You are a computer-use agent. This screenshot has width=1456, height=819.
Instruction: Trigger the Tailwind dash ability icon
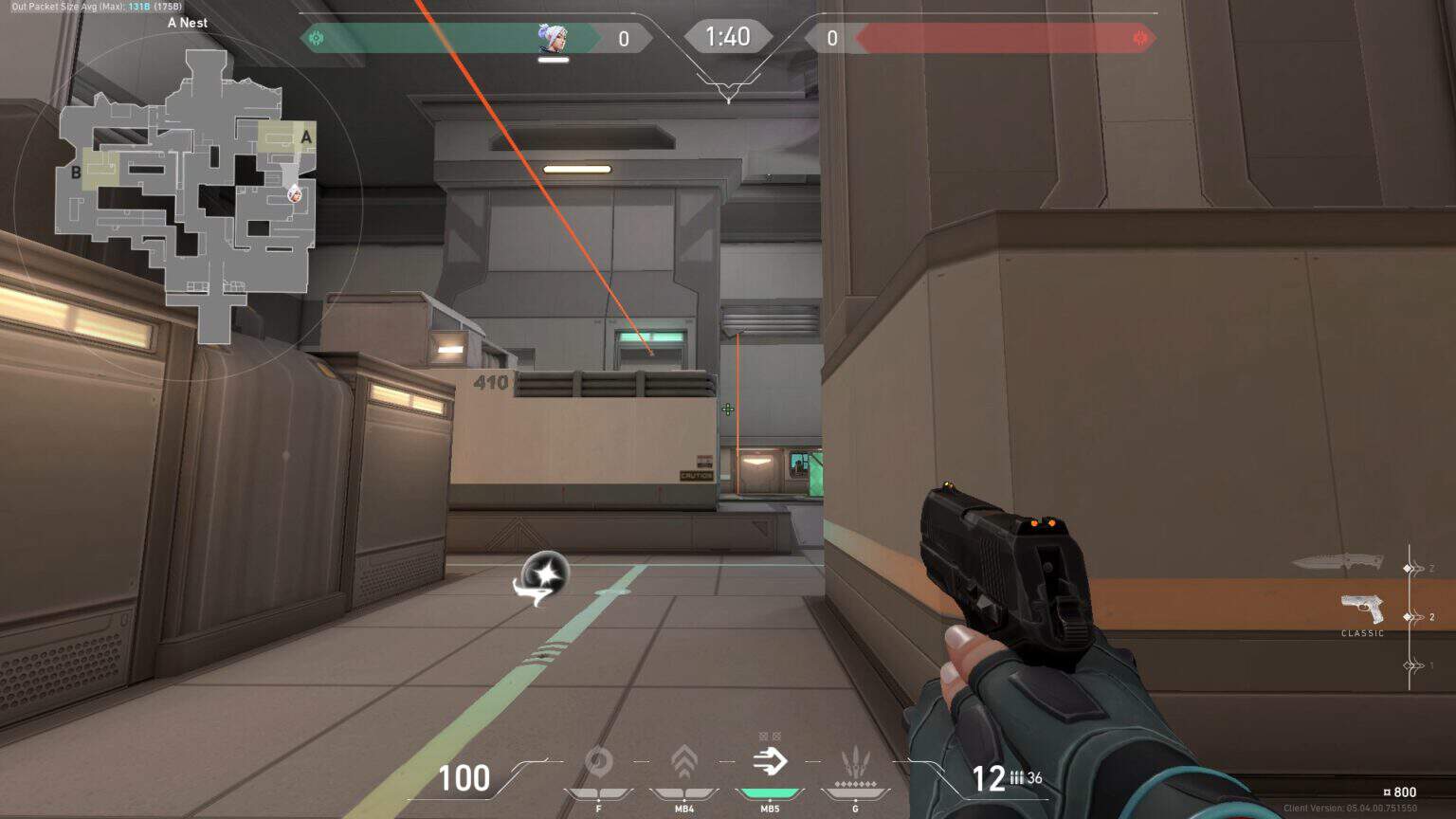[770, 761]
